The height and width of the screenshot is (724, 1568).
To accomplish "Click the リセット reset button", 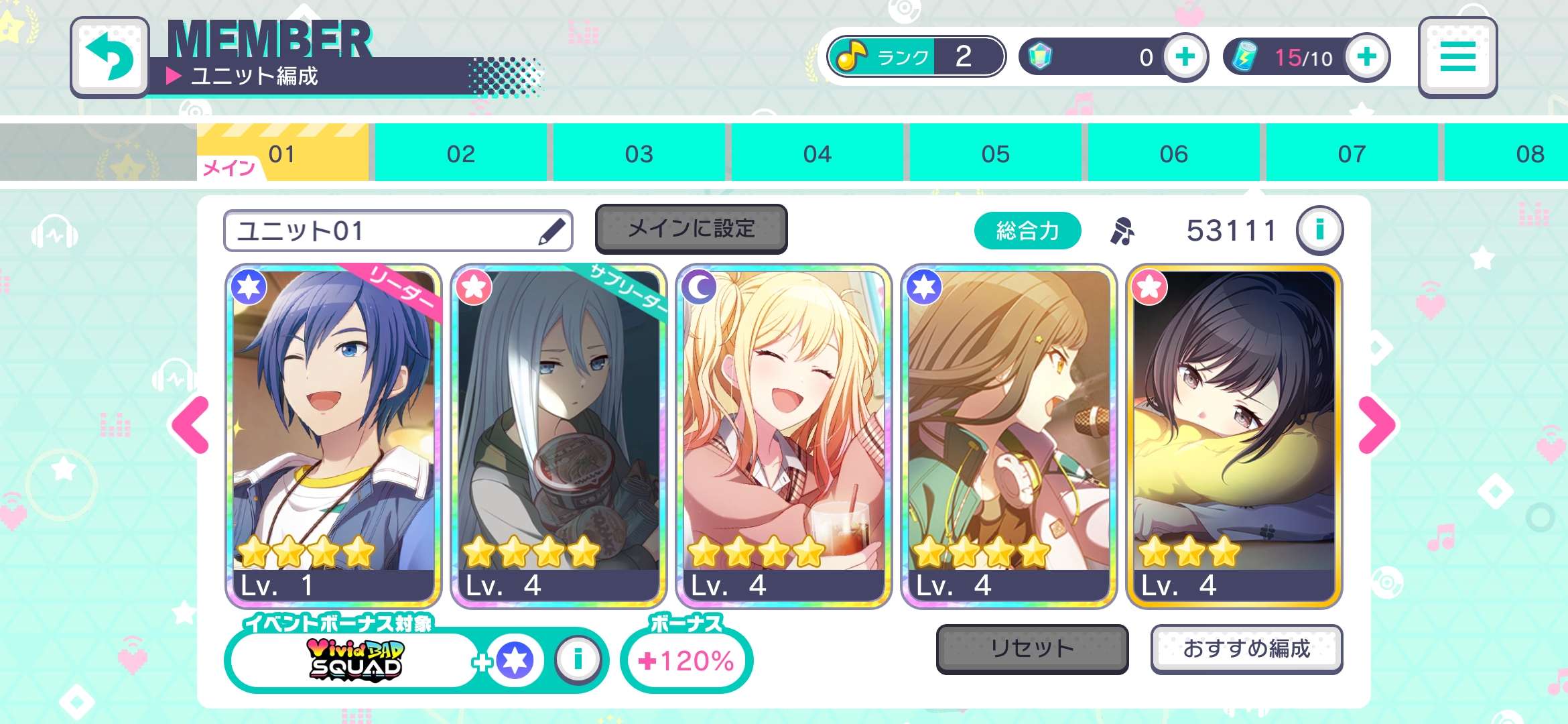I will pos(1032,648).
